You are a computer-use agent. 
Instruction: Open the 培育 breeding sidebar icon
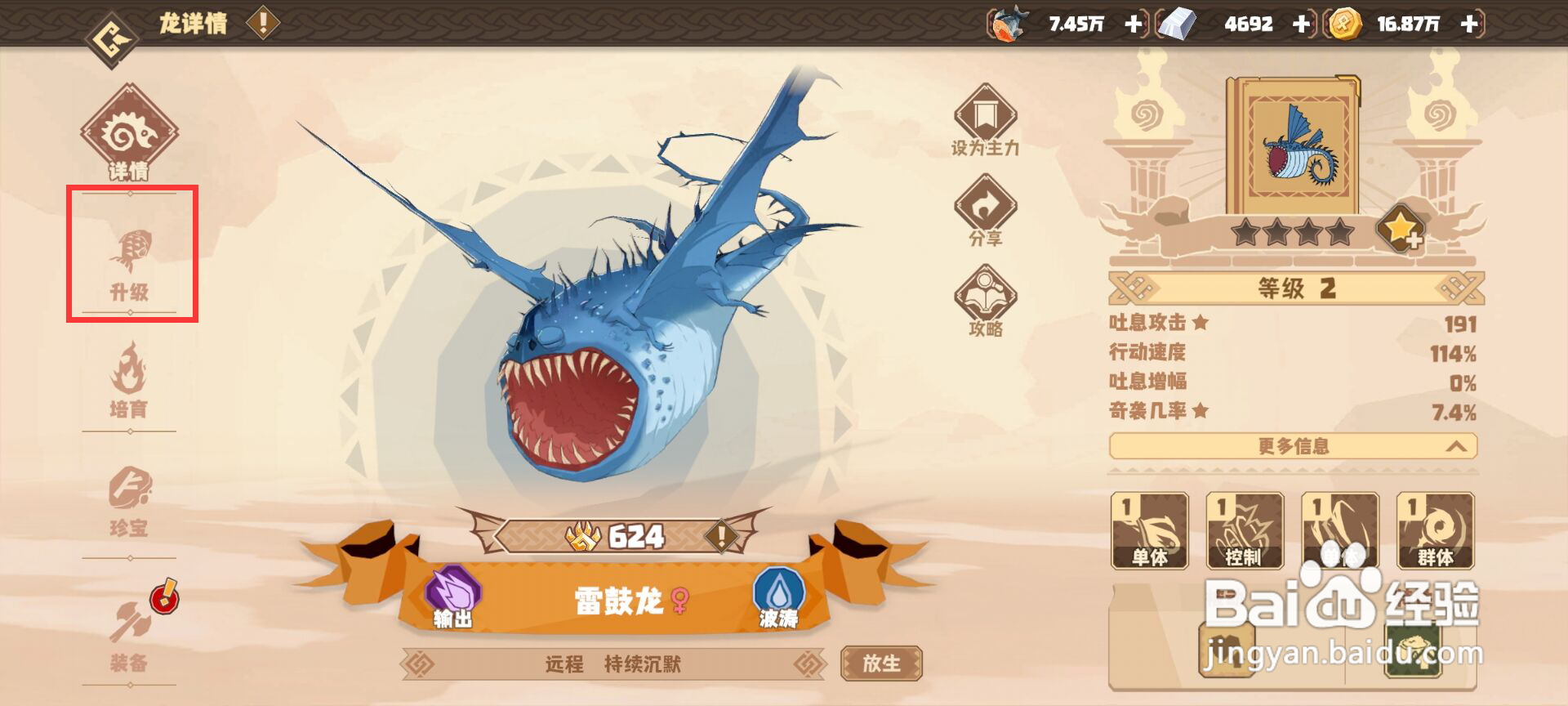click(x=131, y=376)
